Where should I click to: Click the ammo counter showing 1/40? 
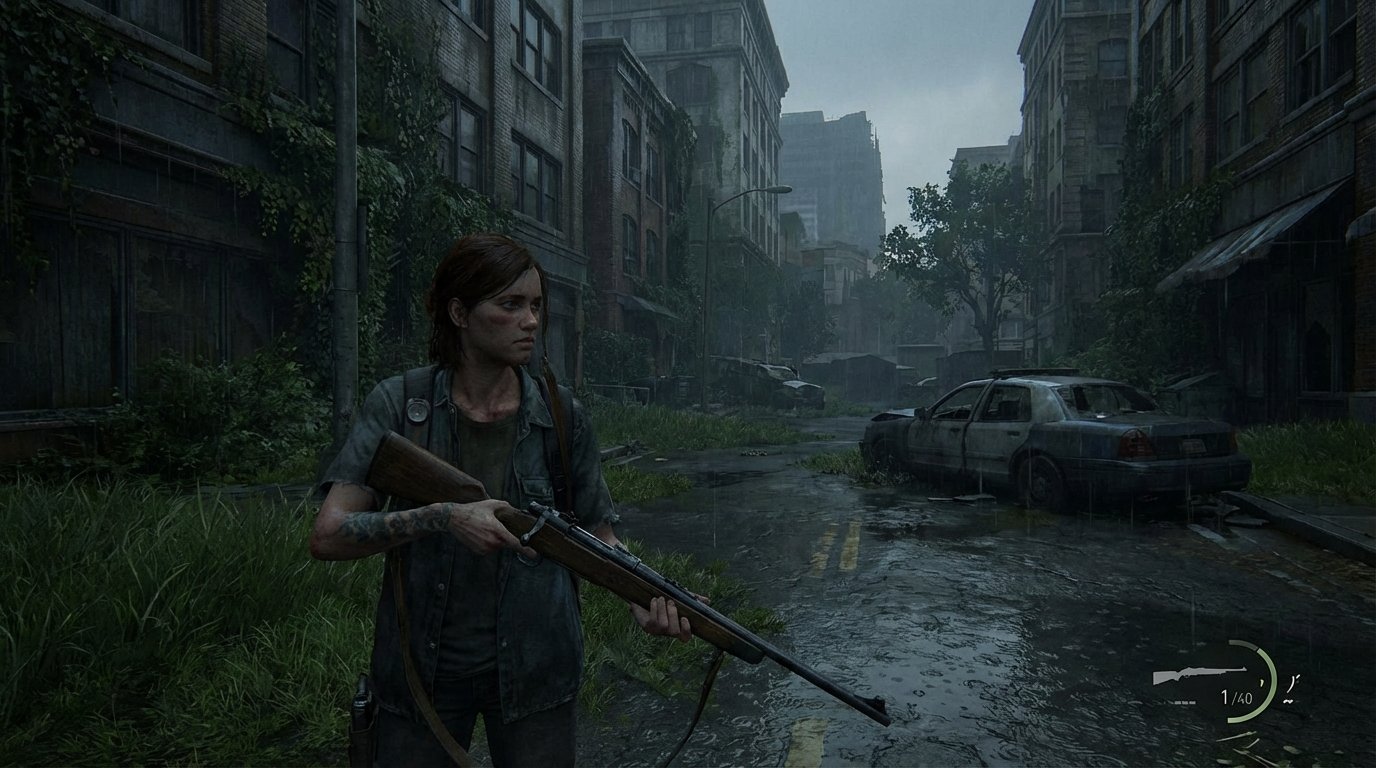[1236, 697]
